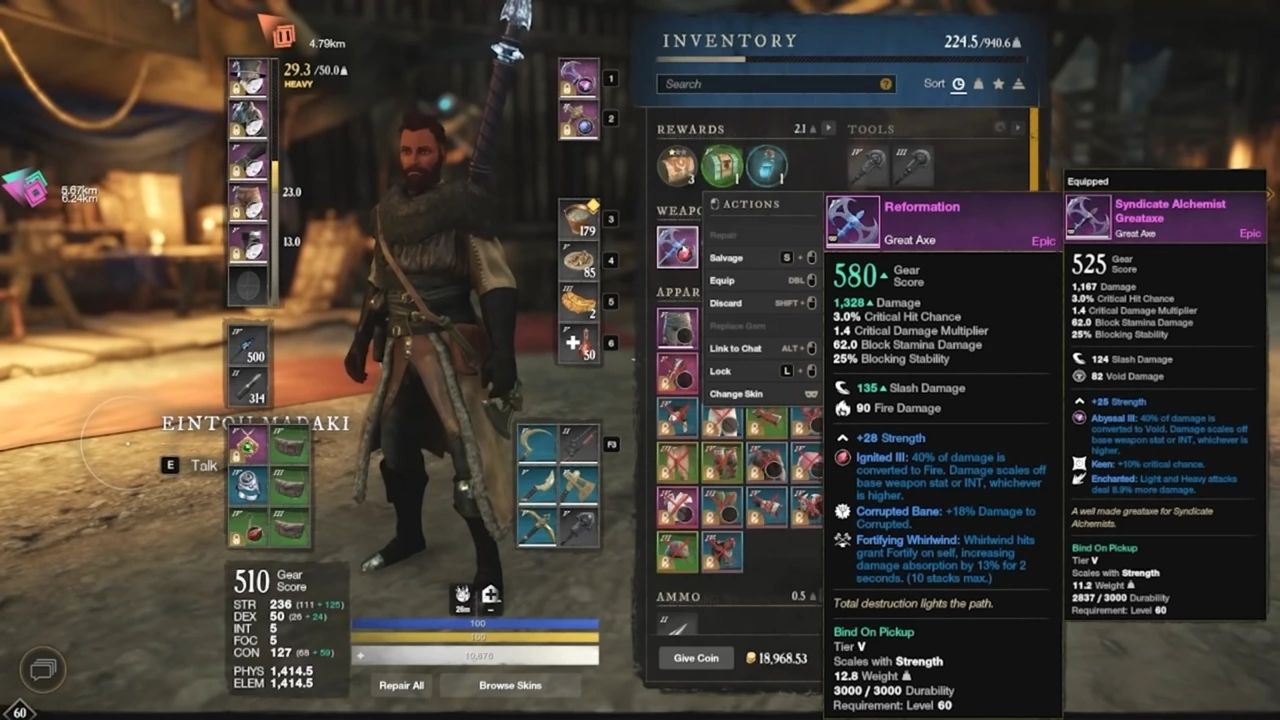Click the inventory Search field
1280x720 pixels.
[x=770, y=84]
